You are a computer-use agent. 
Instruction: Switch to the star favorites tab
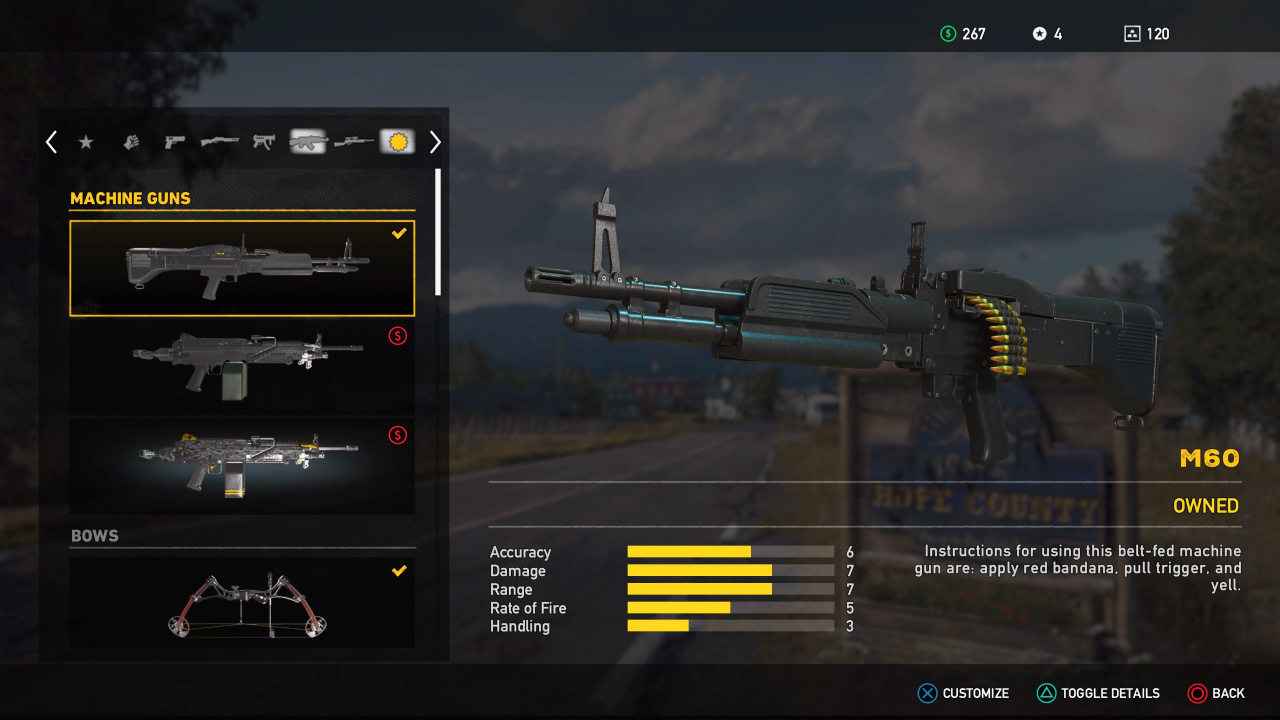(86, 143)
